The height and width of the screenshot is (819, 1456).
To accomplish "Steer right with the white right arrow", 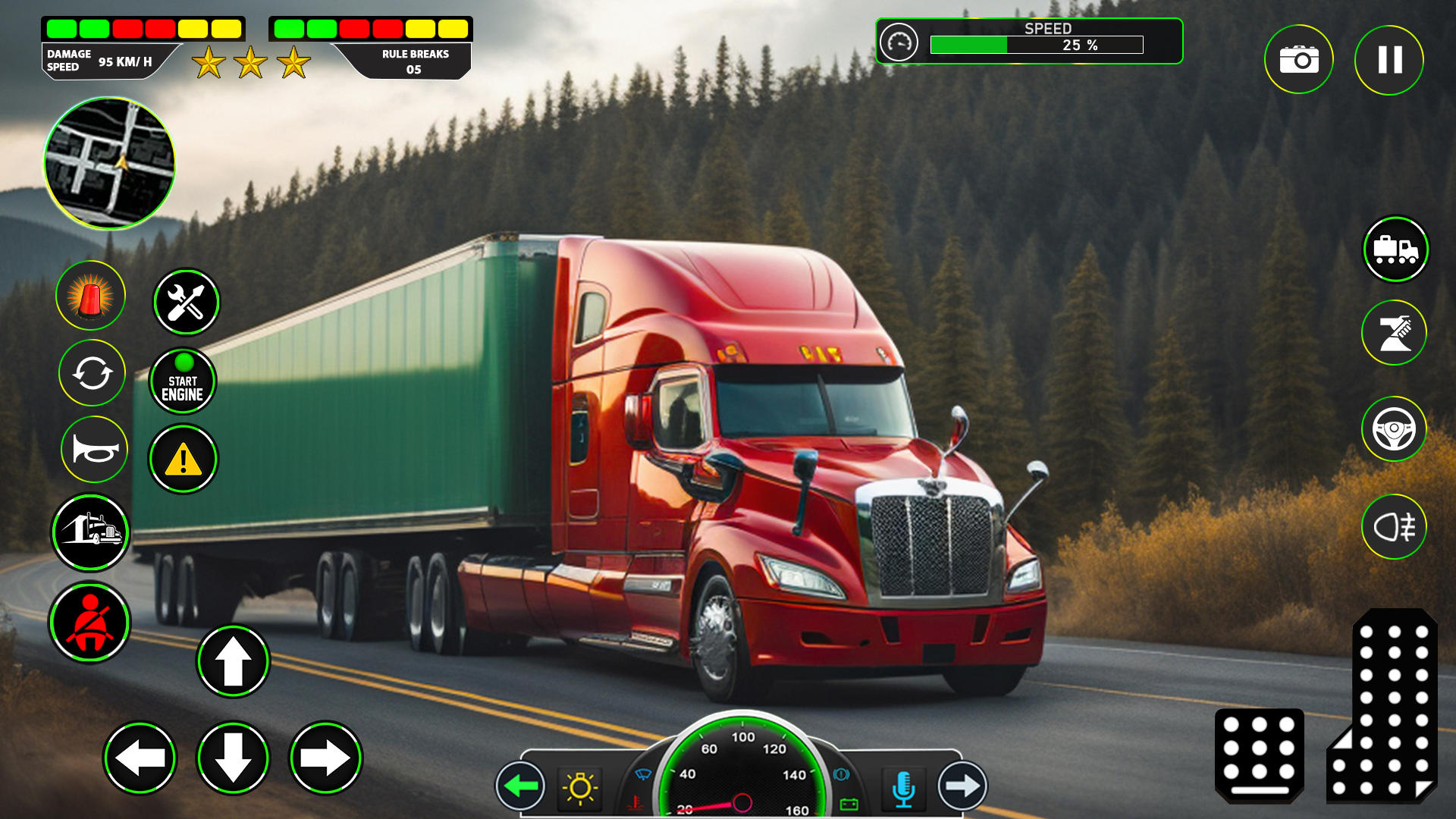I will tap(326, 758).
